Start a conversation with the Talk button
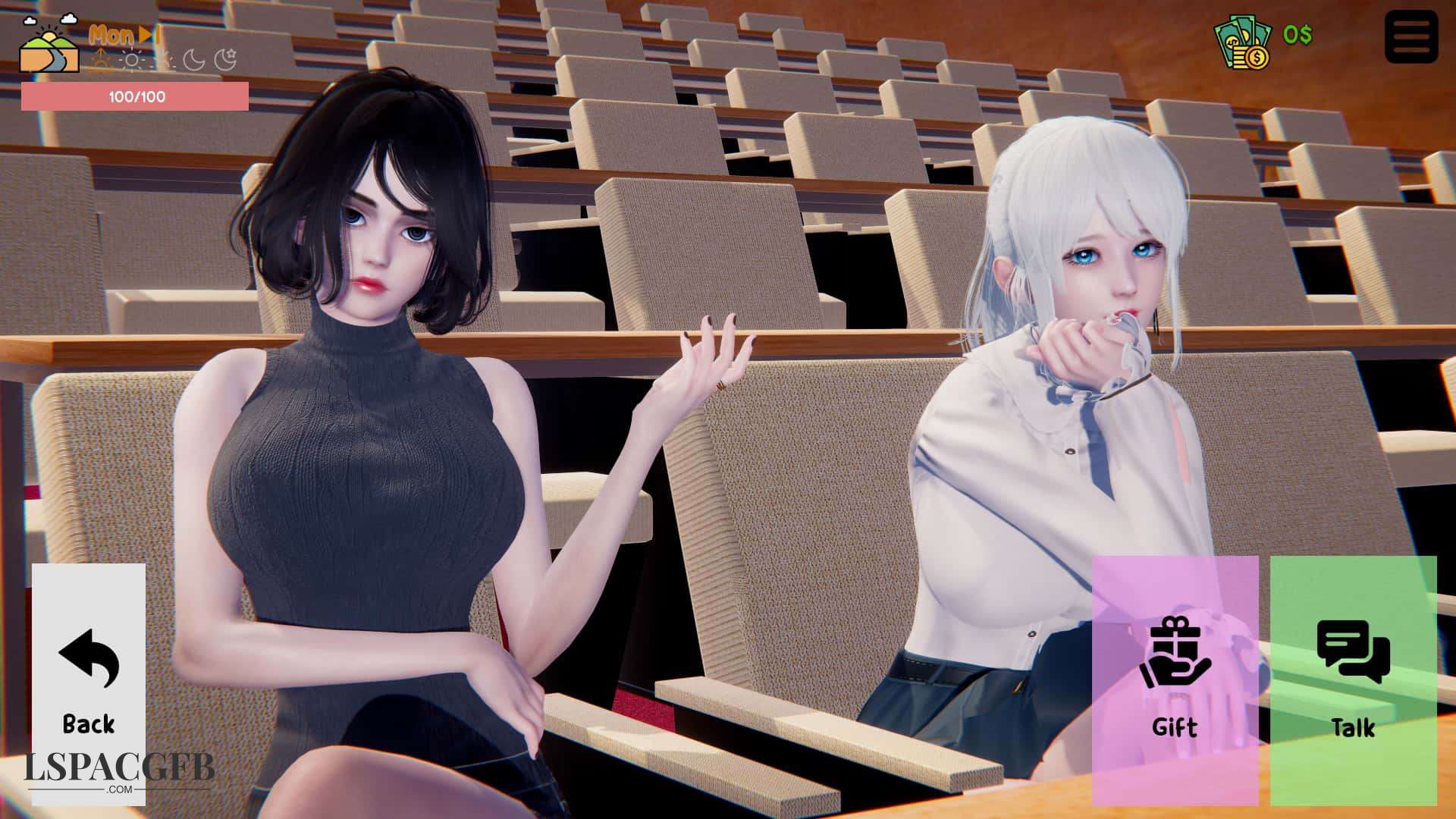Viewport: 1456px width, 819px height. pos(1353,679)
